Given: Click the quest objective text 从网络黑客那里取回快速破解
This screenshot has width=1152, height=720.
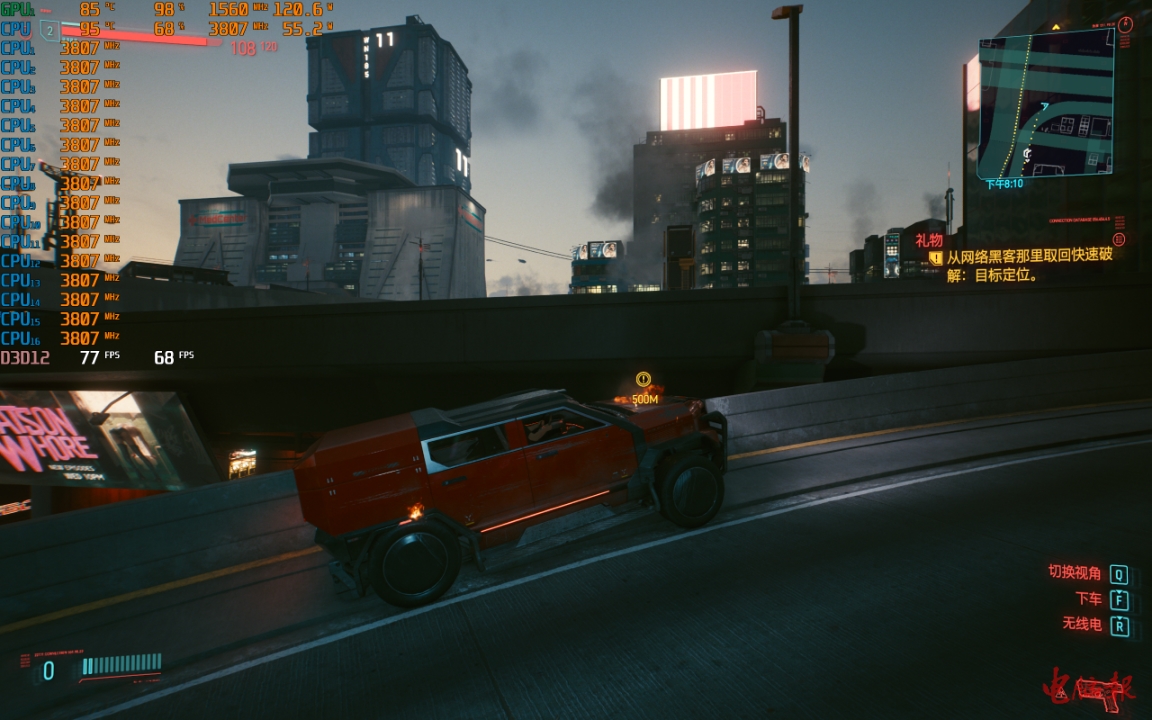Looking at the screenshot, I should pos(1030,257).
